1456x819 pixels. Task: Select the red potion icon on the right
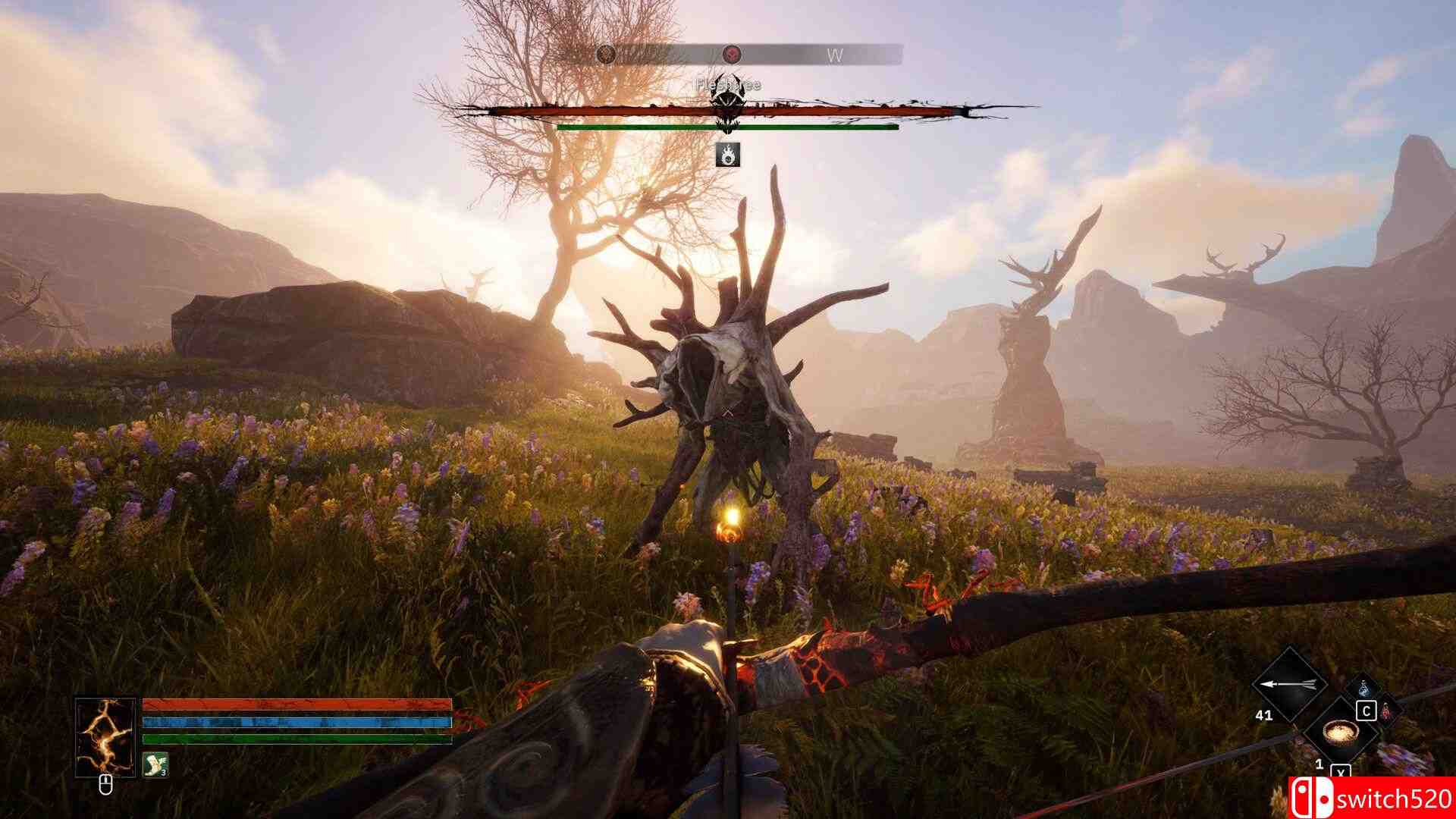coord(1385,711)
